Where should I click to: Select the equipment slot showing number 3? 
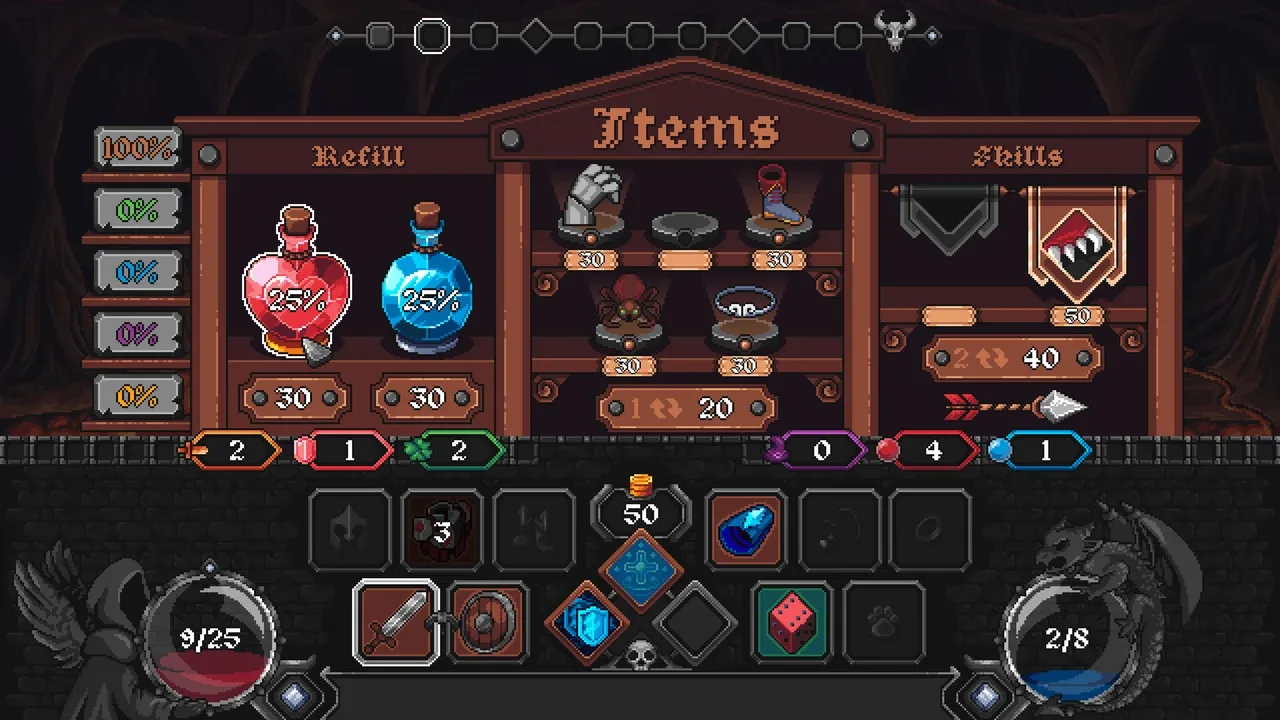click(442, 531)
